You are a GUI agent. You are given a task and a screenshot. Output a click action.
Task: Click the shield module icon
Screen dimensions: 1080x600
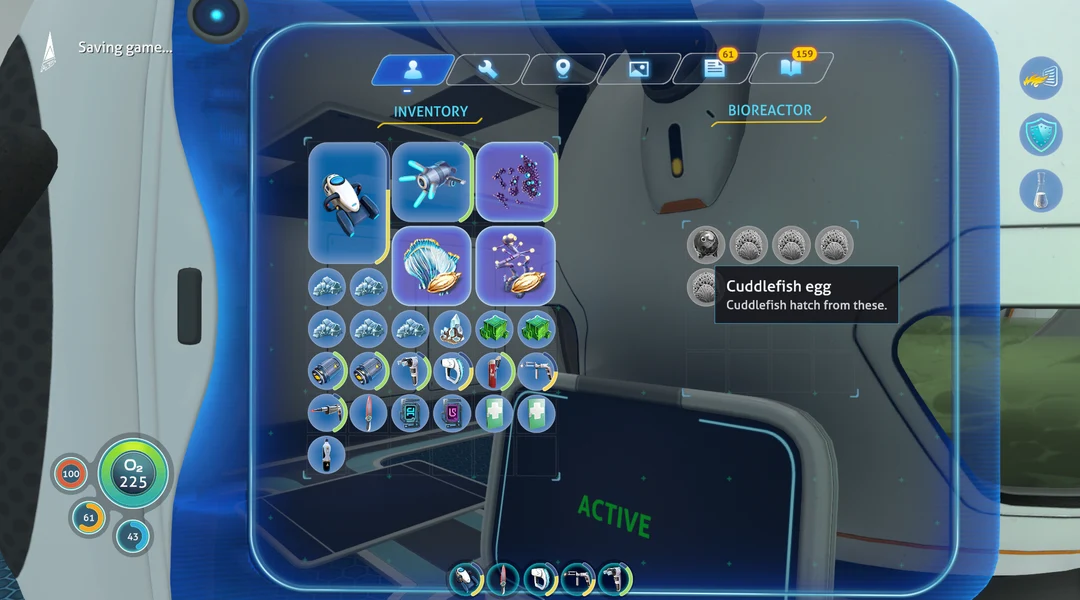click(x=1040, y=134)
